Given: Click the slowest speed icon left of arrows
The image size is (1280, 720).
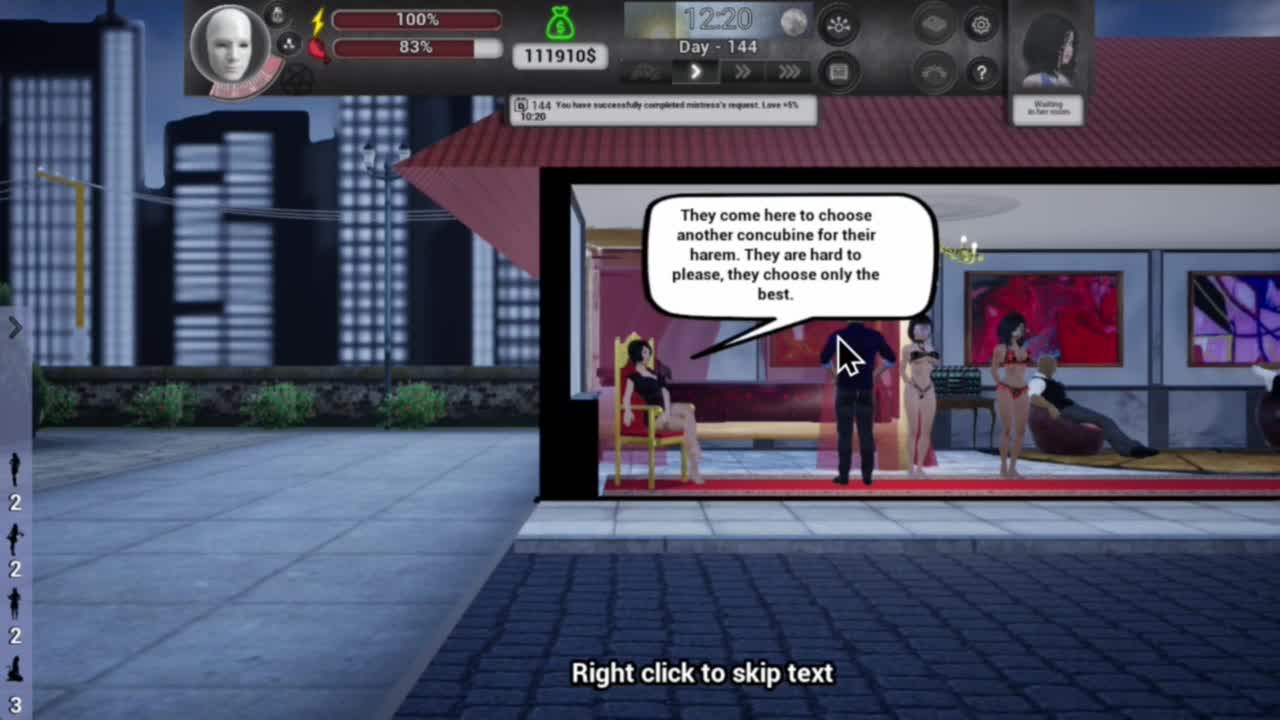Looking at the screenshot, I should (646, 72).
